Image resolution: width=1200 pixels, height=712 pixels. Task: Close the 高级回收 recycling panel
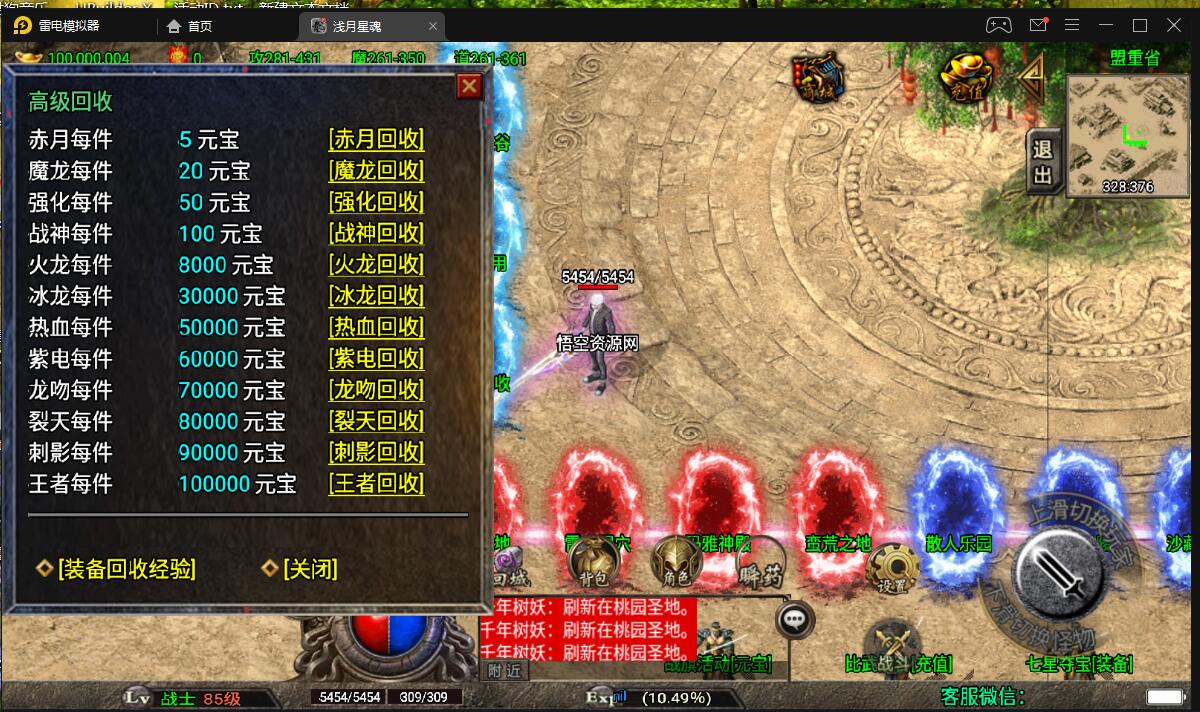click(x=469, y=87)
